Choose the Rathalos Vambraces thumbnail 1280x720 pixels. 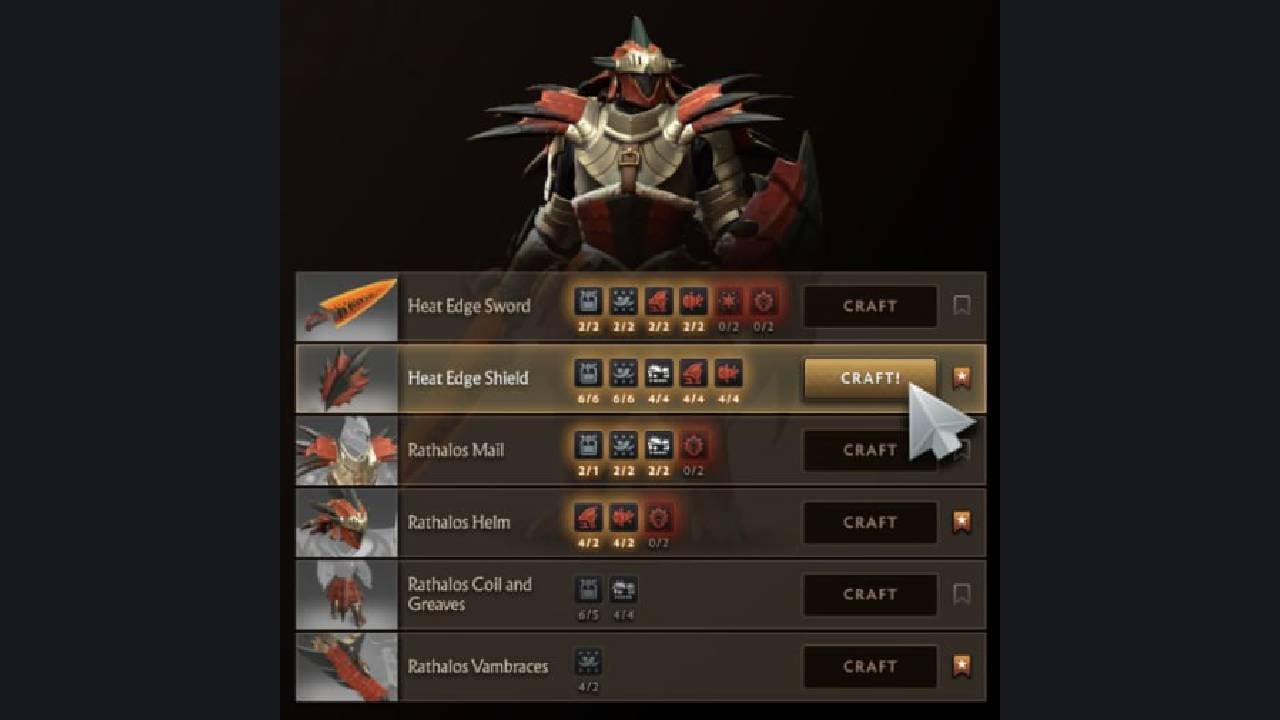[347, 666]
